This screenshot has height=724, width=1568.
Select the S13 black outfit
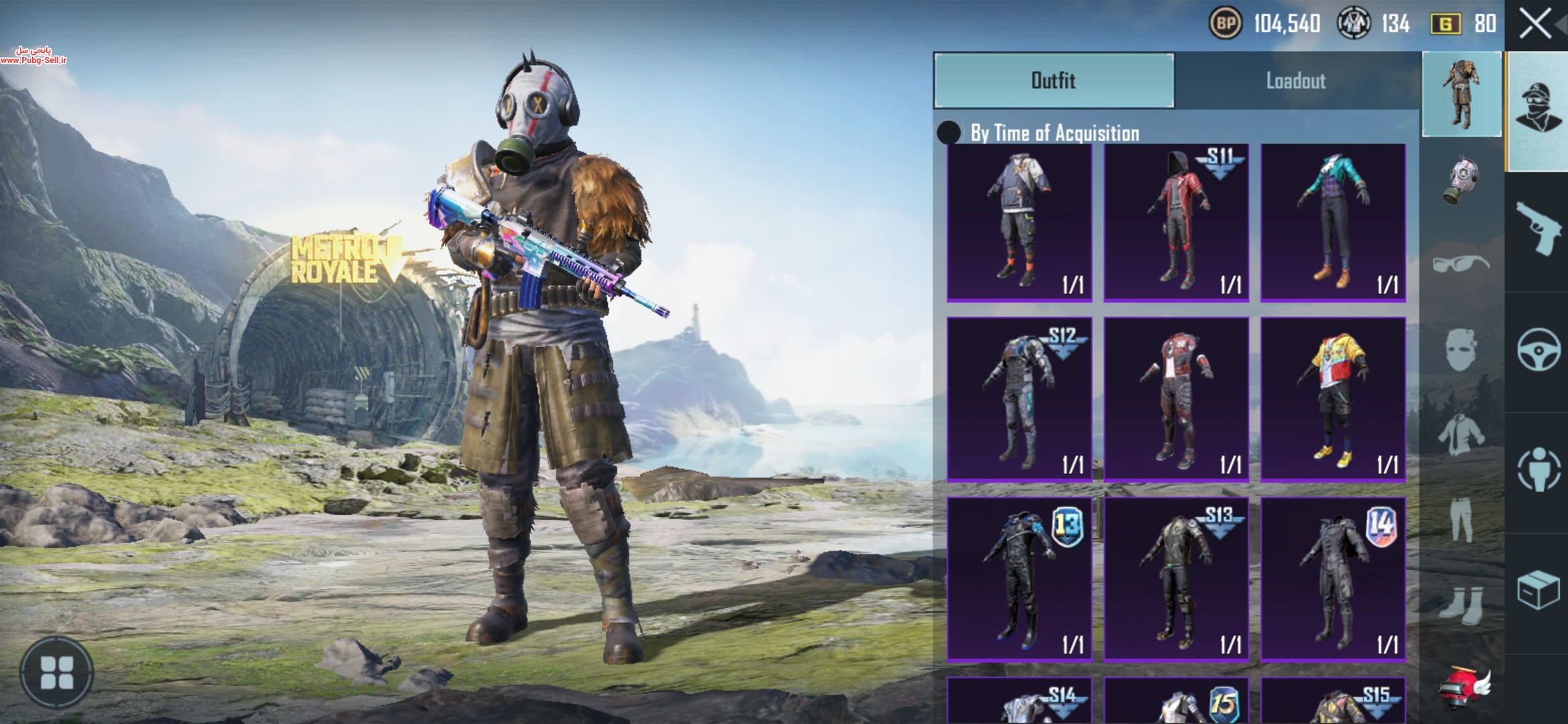pos(1176,579)
